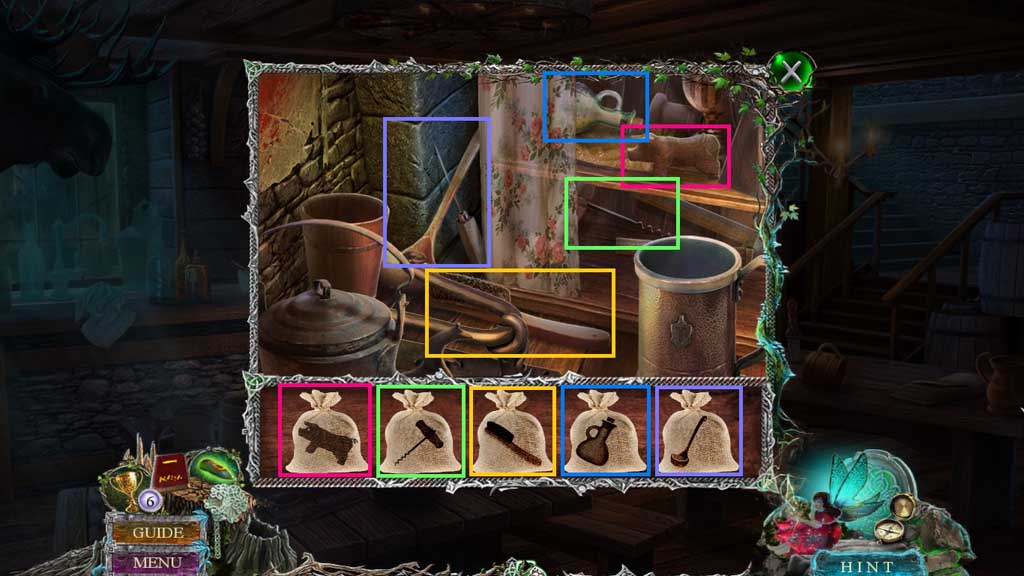Select the sack showing a ladle
Image resolution: width=1024 pixels, height=576 pixels.
(700, 430)
